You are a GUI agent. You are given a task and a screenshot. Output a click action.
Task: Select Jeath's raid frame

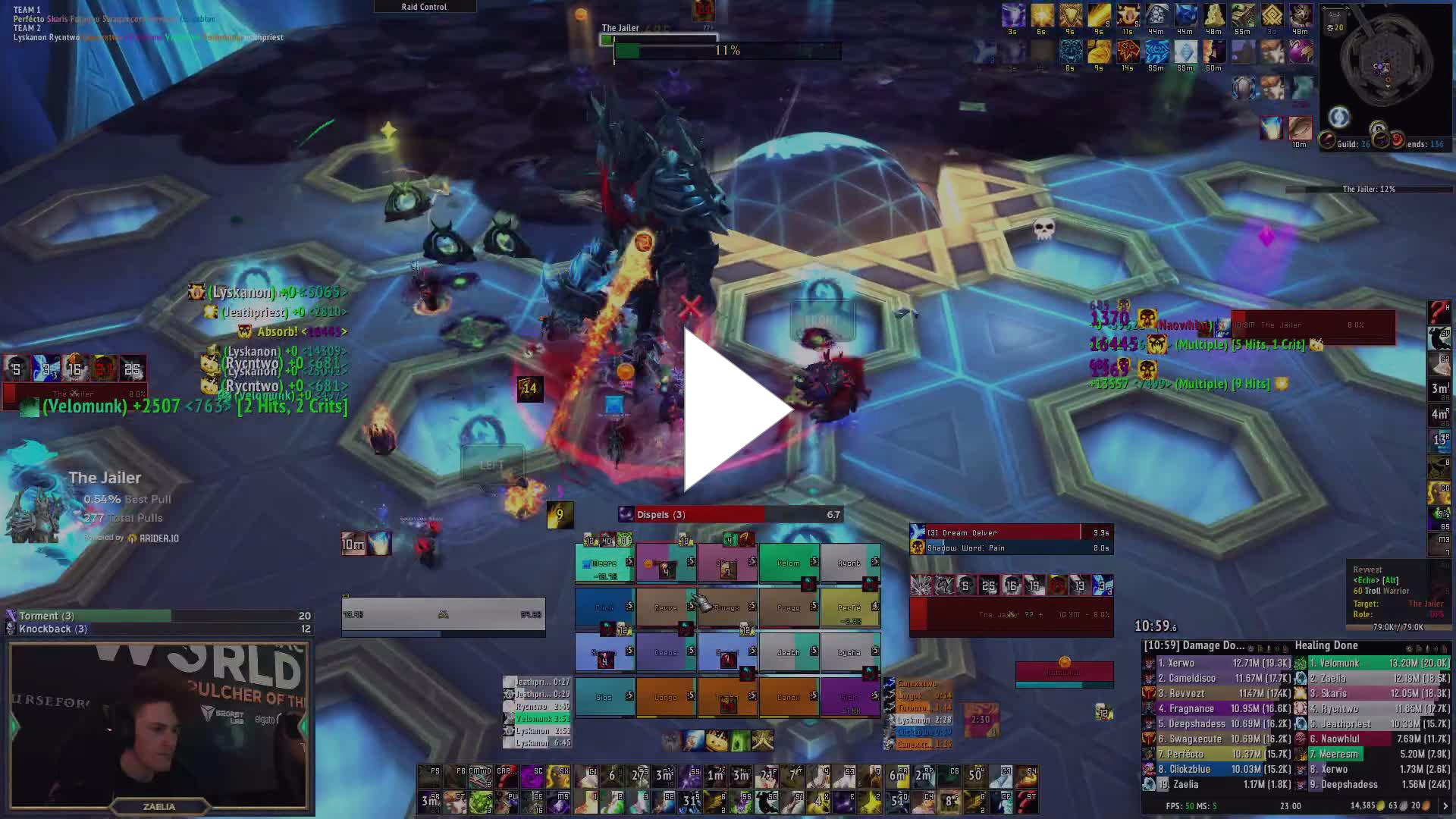pyautogui.click(x=789, y=652)
